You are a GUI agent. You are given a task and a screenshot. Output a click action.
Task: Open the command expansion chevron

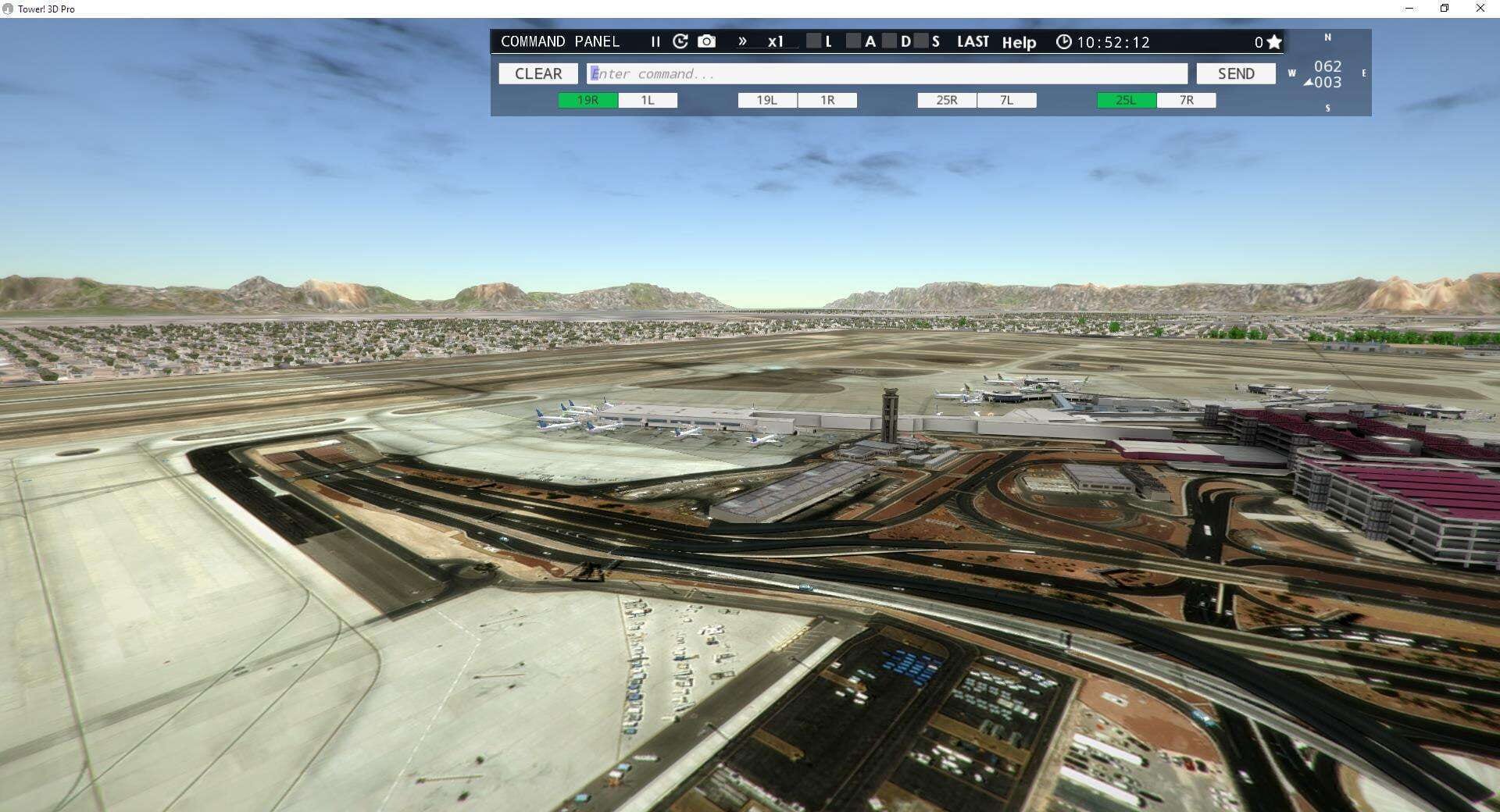pos(742,42)
